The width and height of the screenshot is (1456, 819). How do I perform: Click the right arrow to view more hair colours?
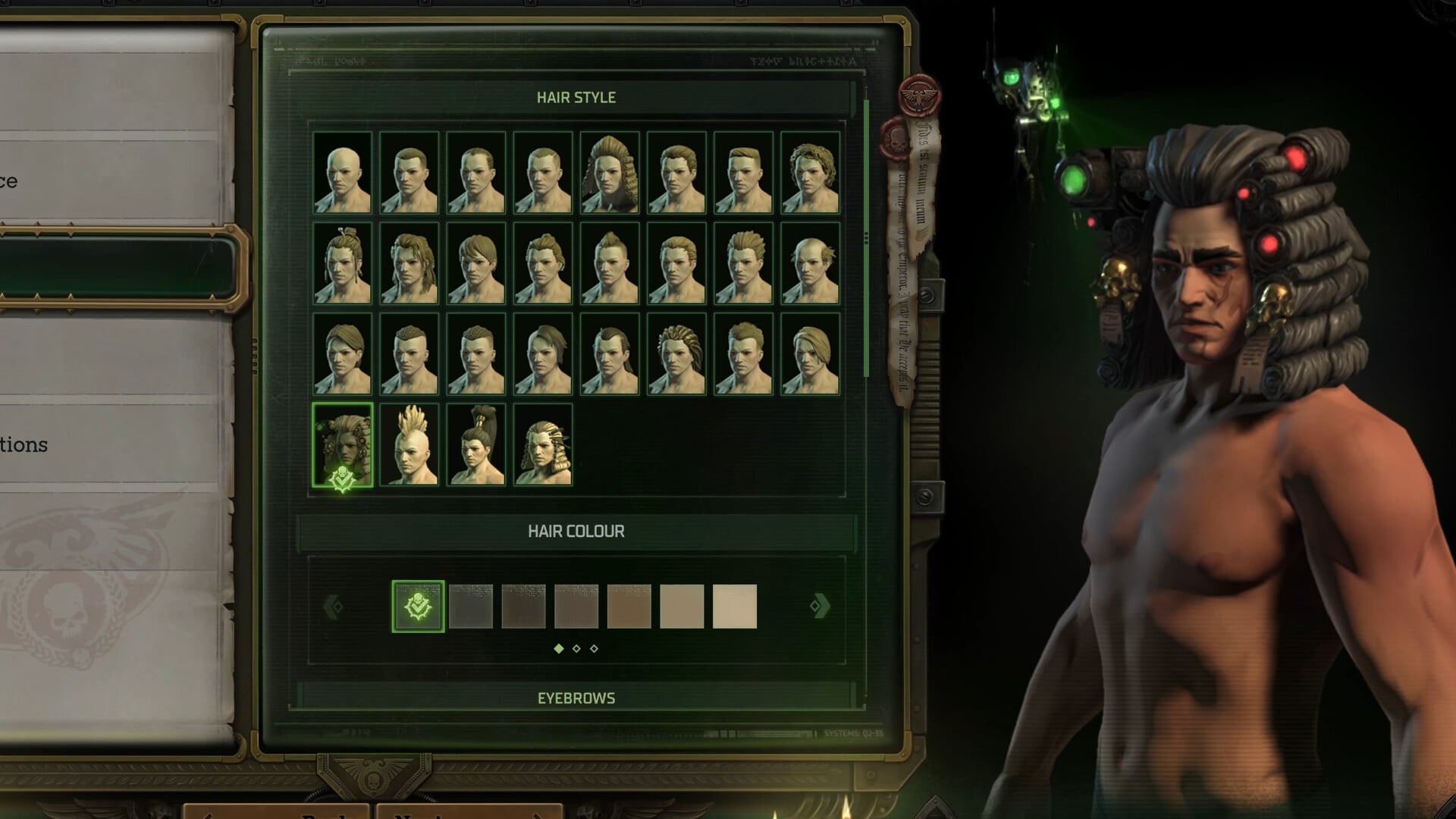point(817,604)
